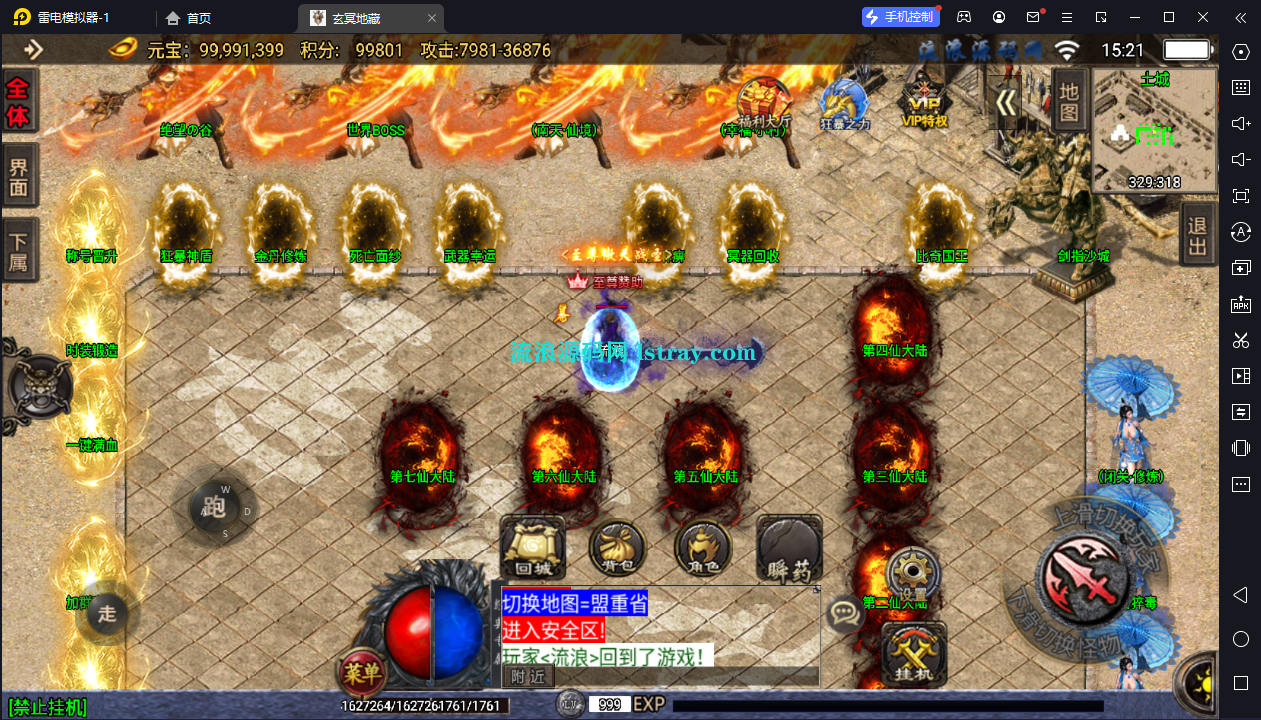Viewport: 1261px width, 720px height.
Task: Open the VIP特权 privileges icon
Action: [x=924, y=102]
